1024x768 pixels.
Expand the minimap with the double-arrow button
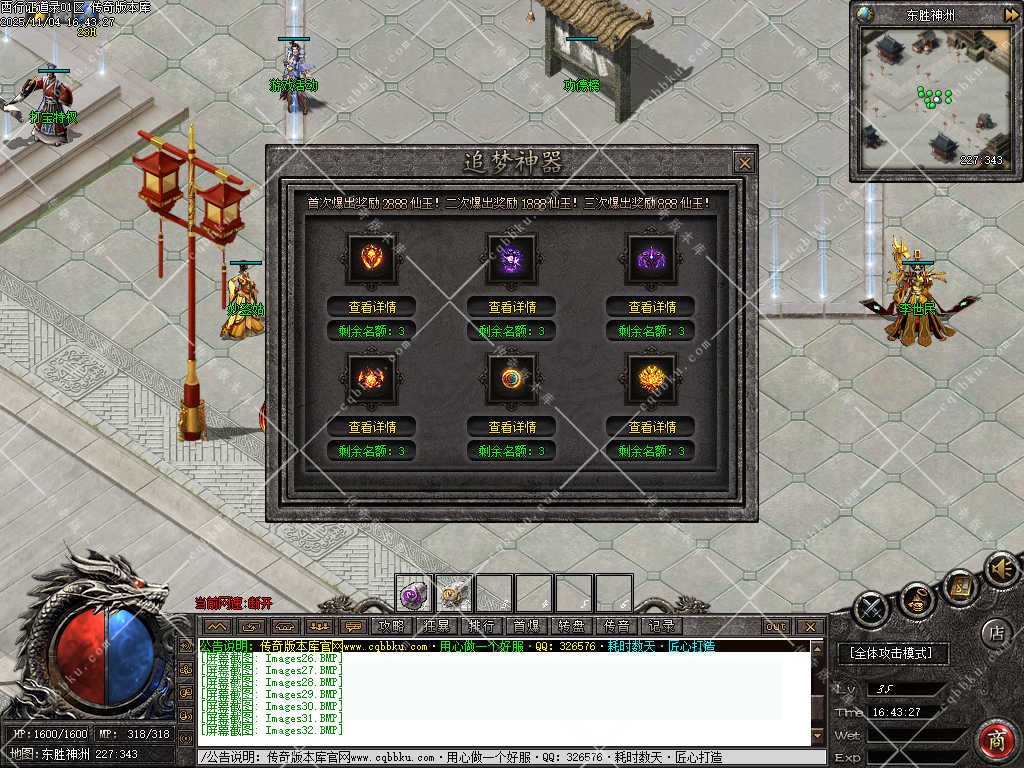[x=1011, y=14]
